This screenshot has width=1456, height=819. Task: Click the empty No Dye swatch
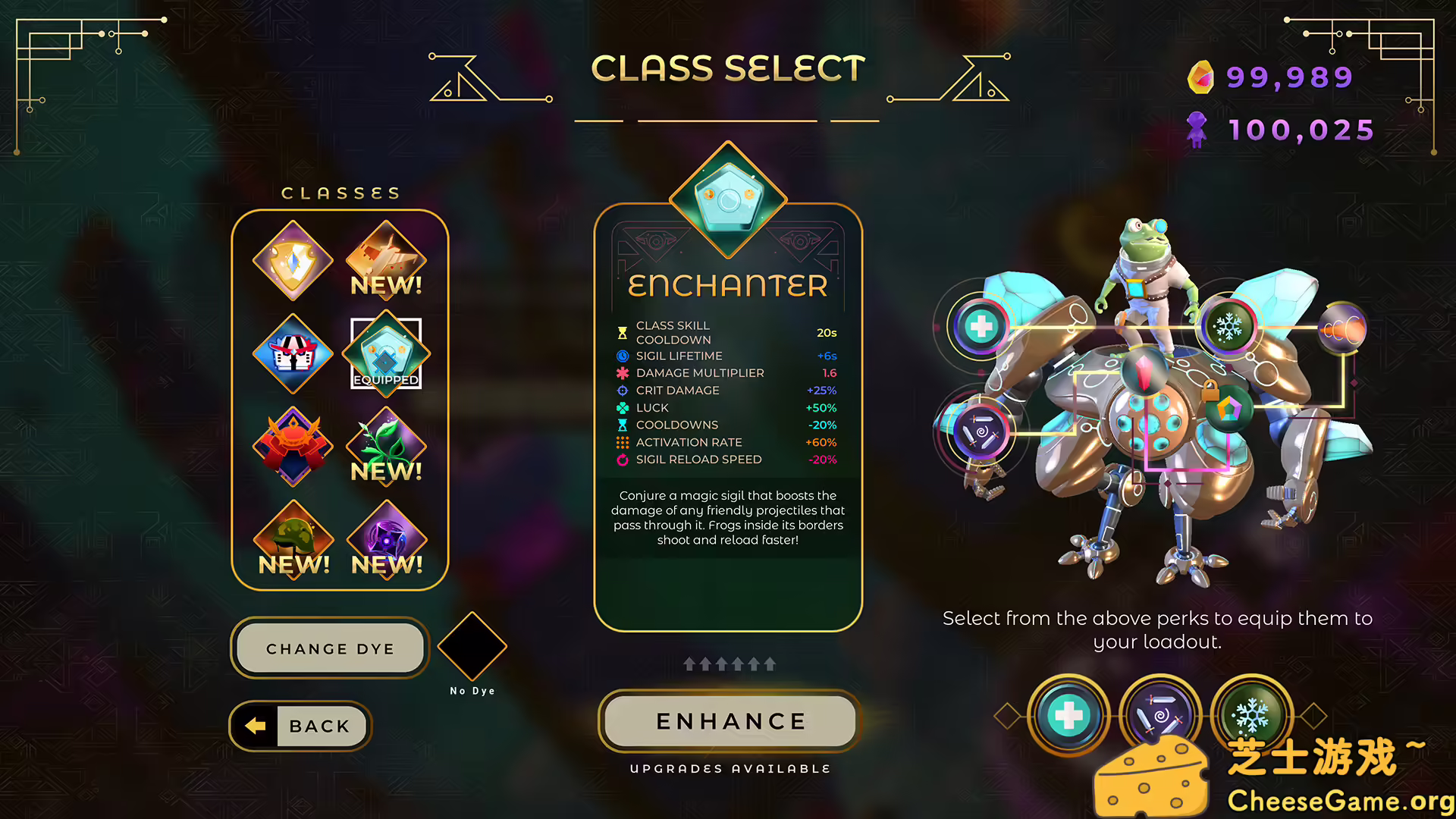[x=472, y=646]
